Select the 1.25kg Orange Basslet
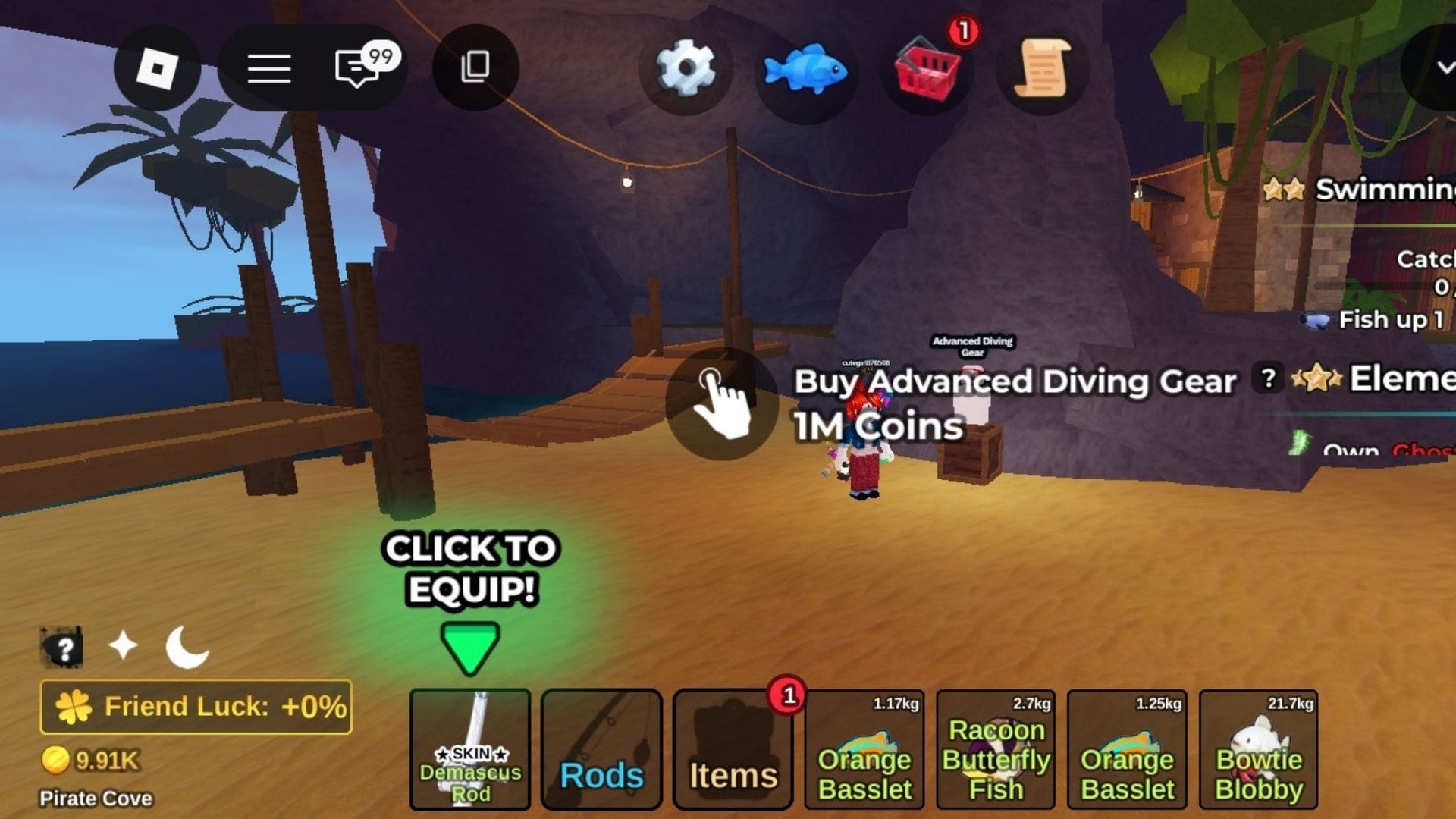 [x=1127, y=749]
